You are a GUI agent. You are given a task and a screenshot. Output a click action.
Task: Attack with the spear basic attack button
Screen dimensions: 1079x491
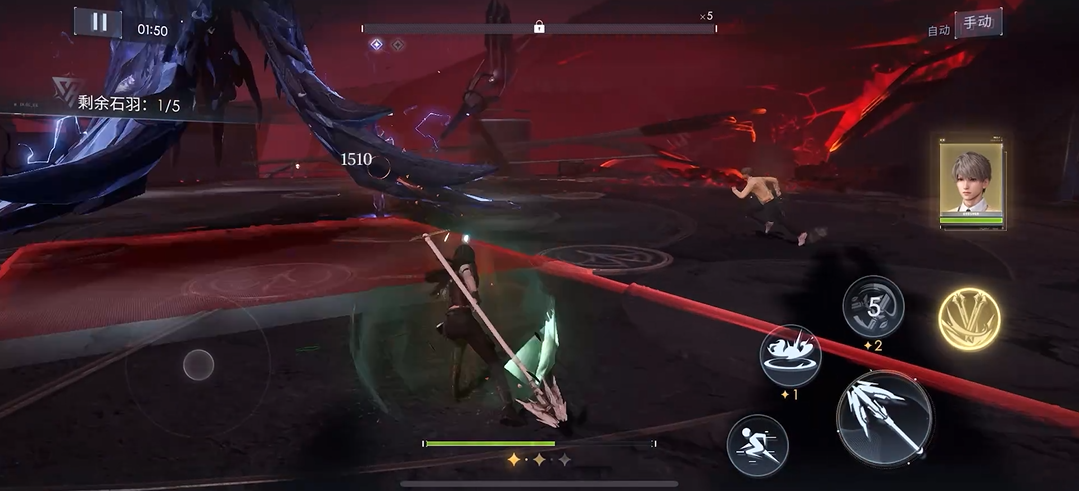coord(883,416)
